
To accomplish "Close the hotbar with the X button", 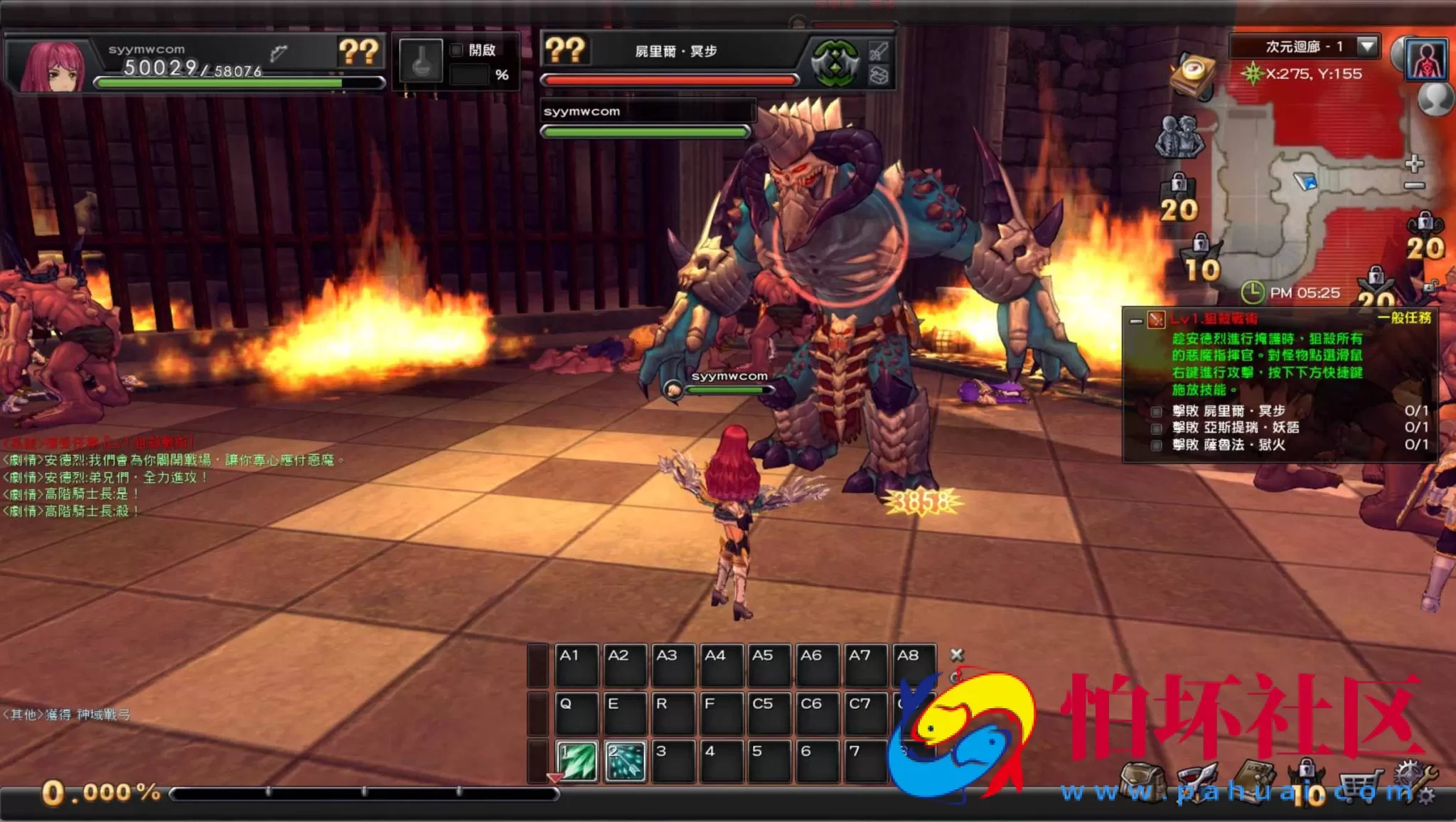I will coord(957,654).
